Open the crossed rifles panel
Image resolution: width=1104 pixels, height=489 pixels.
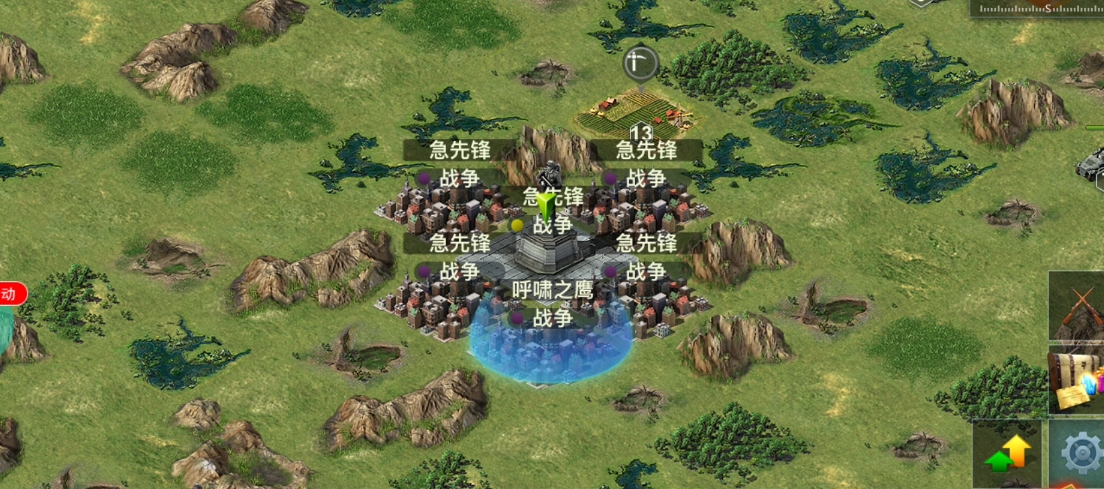pyautogui.click(x=1078, y=306)
